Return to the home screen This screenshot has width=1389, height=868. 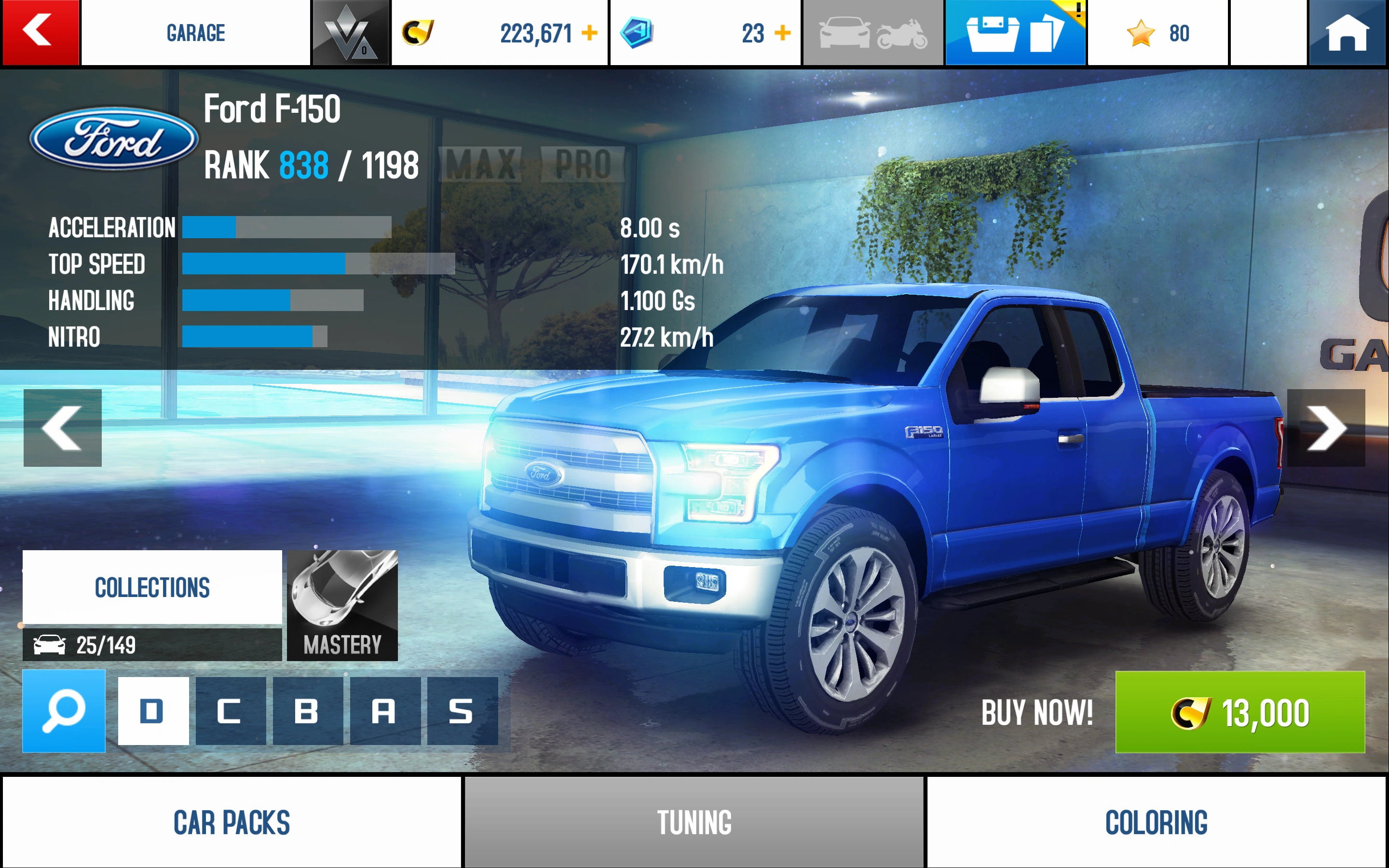coord(1347,32)
